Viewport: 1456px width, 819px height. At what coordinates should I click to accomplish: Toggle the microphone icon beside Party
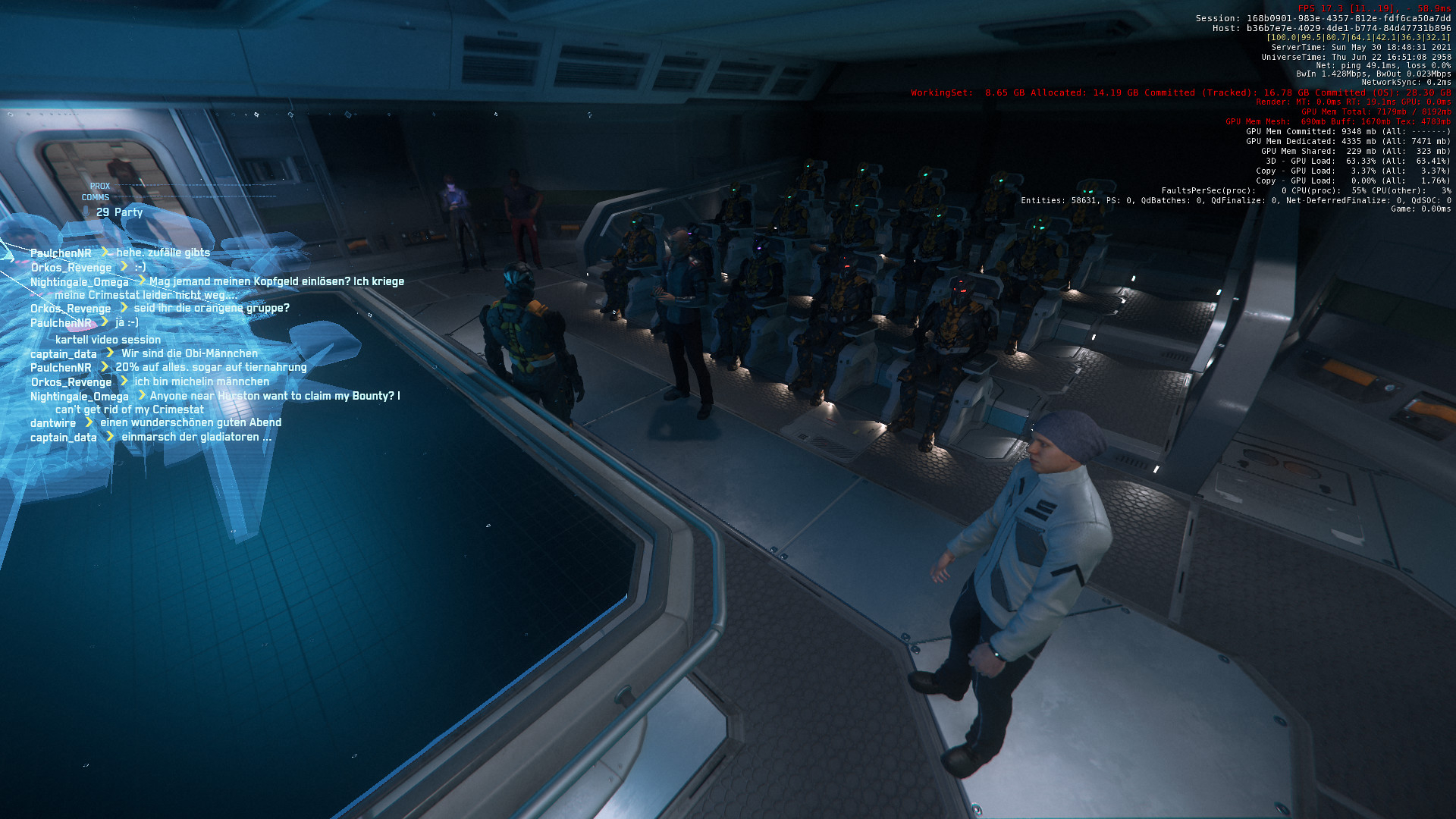pyautogui.click(x=86, y=212)
